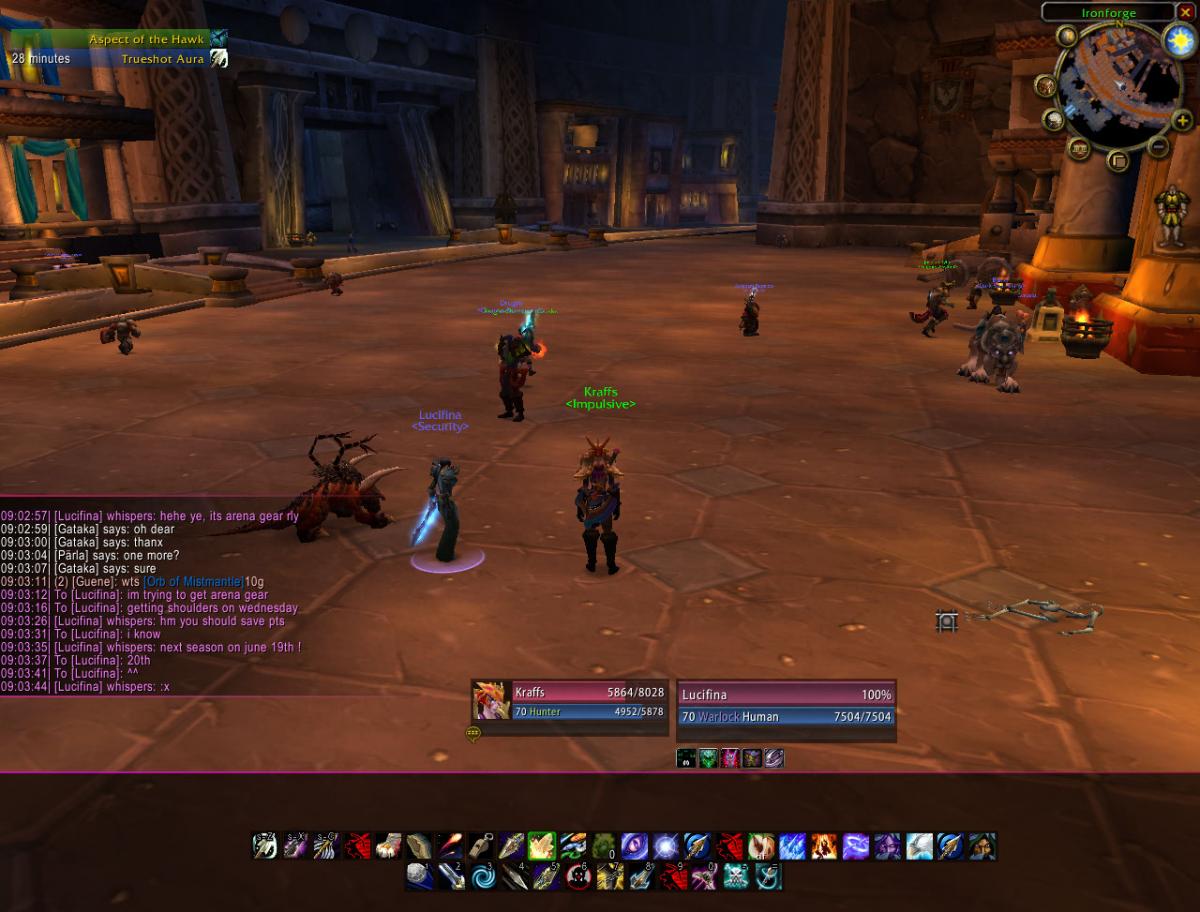
Task: Click the overlapping squares button under minimap
Action: (1118, 160)
